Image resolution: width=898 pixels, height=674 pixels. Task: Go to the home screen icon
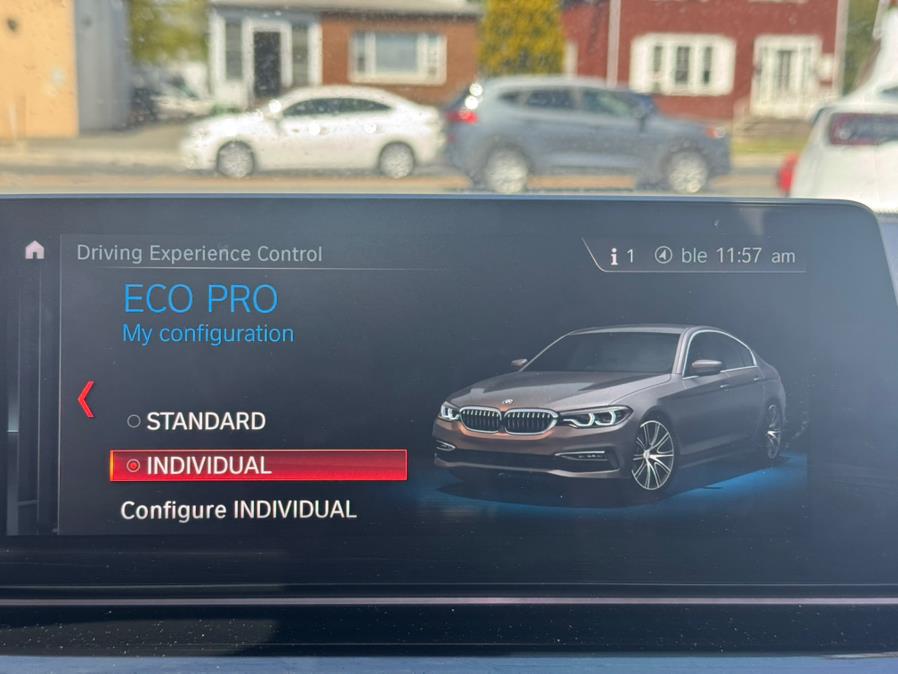pos(35,250)
